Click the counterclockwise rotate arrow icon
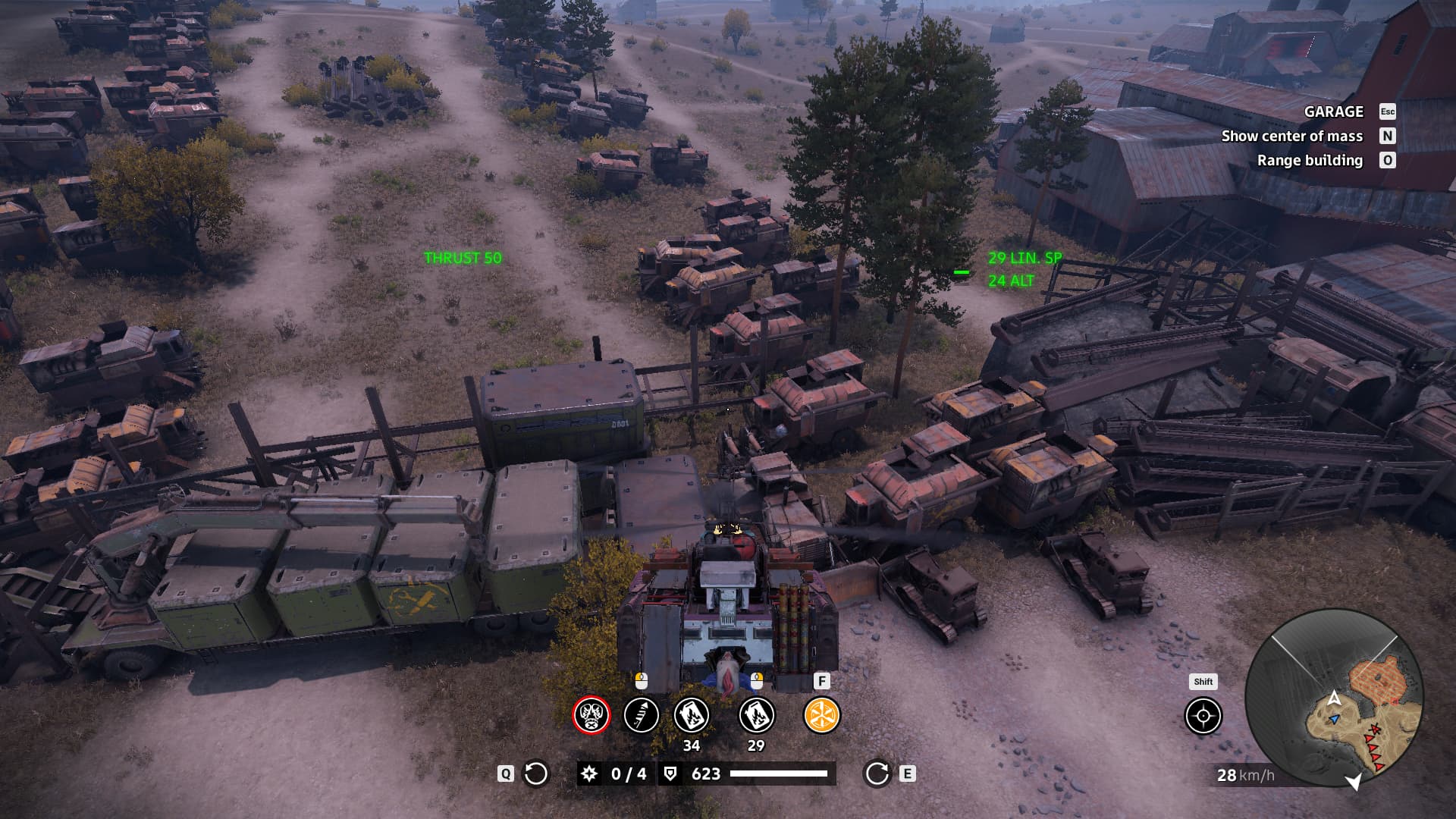This screenshot has width=1456, height=819. pyautogui.click(x=536, y=773)
